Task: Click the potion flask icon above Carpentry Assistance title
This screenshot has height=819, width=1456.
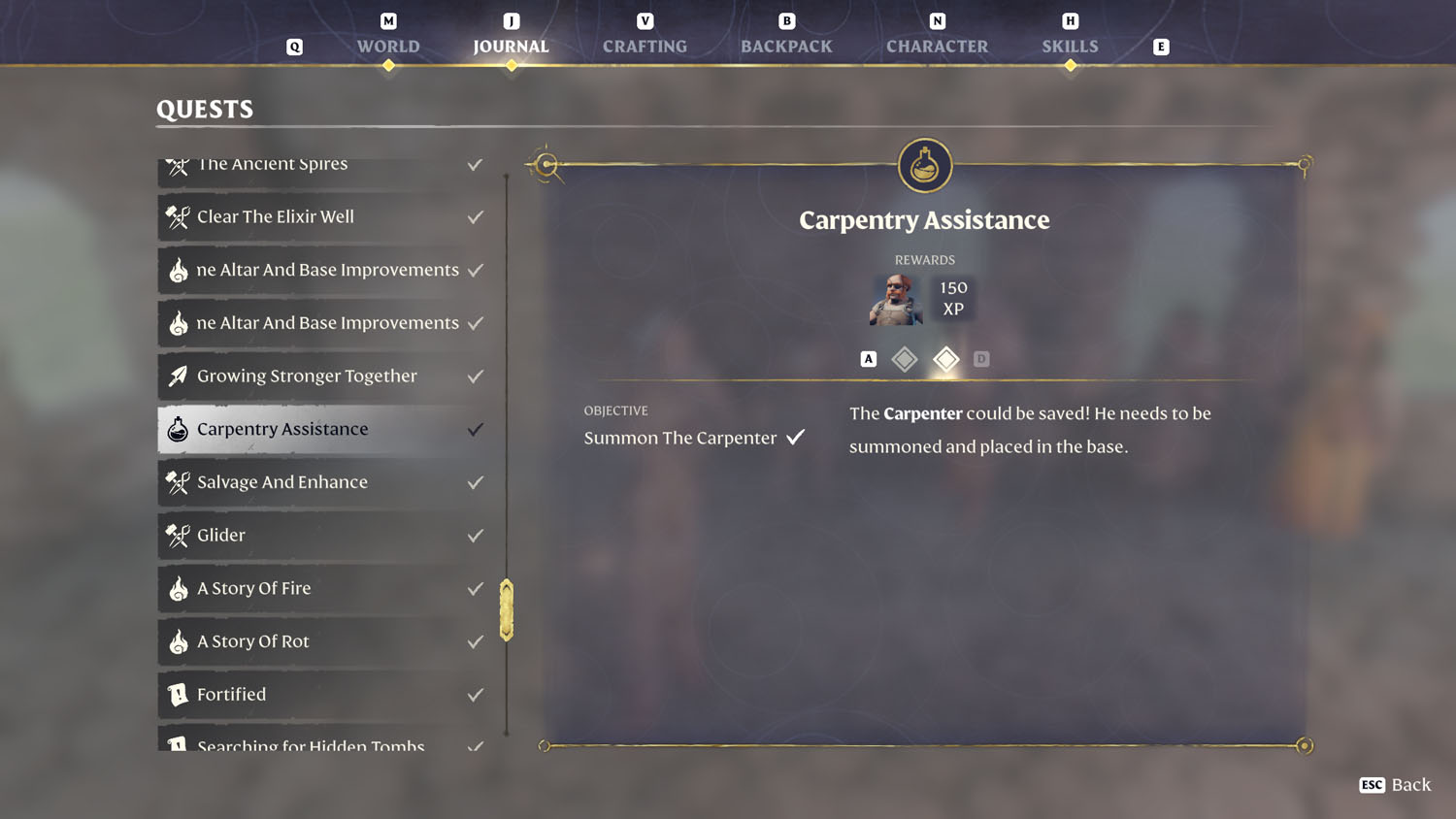Action: click(924, 165)
